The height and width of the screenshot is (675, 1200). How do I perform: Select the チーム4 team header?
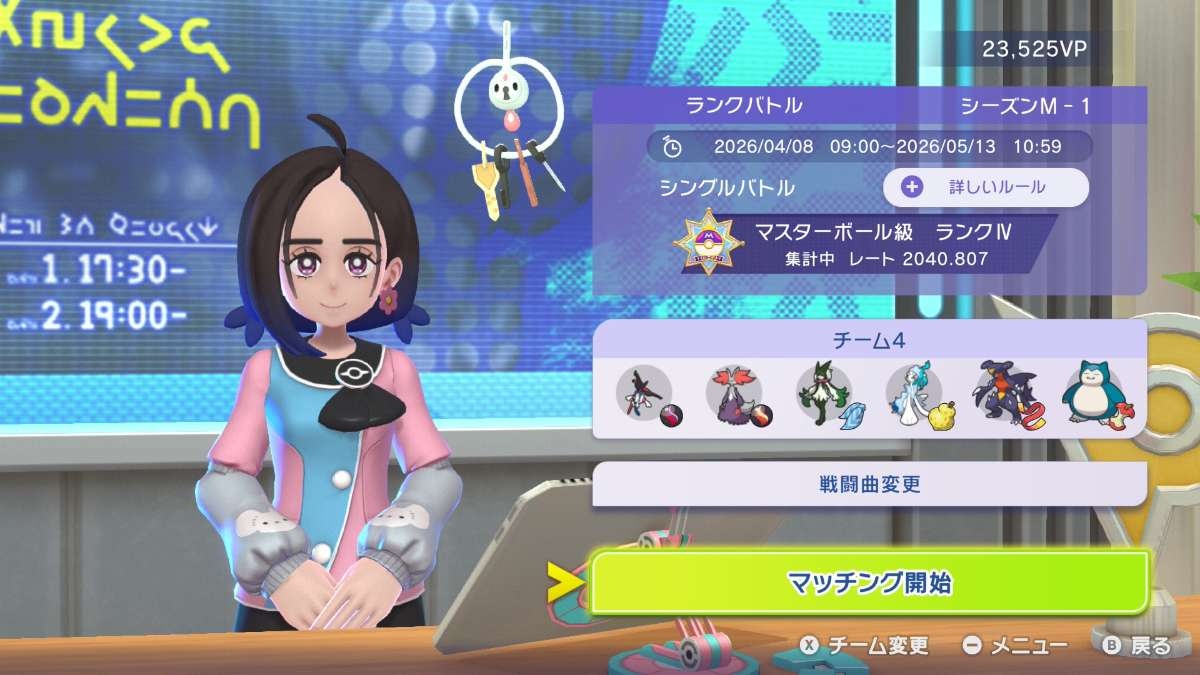coord(868,340)
